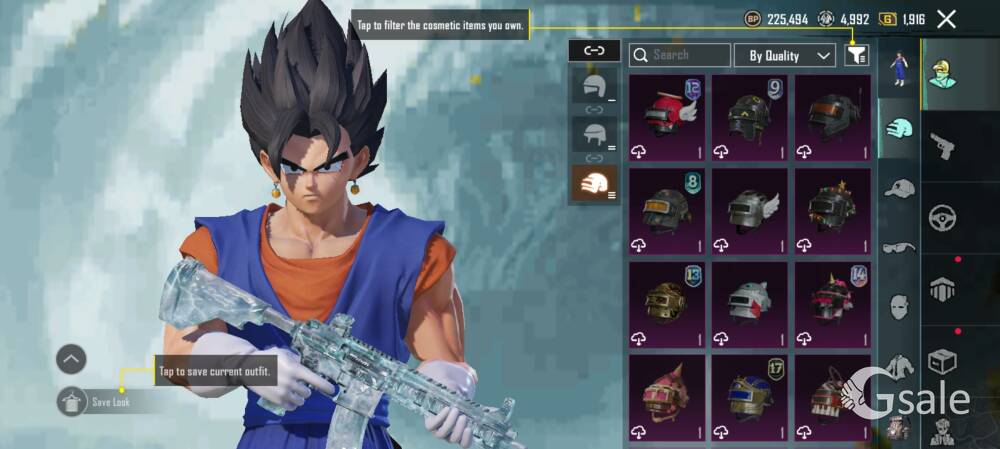Open the outfit set category with character figure
This screenshot has height=449, width=1000.
[x=899, y=68]
